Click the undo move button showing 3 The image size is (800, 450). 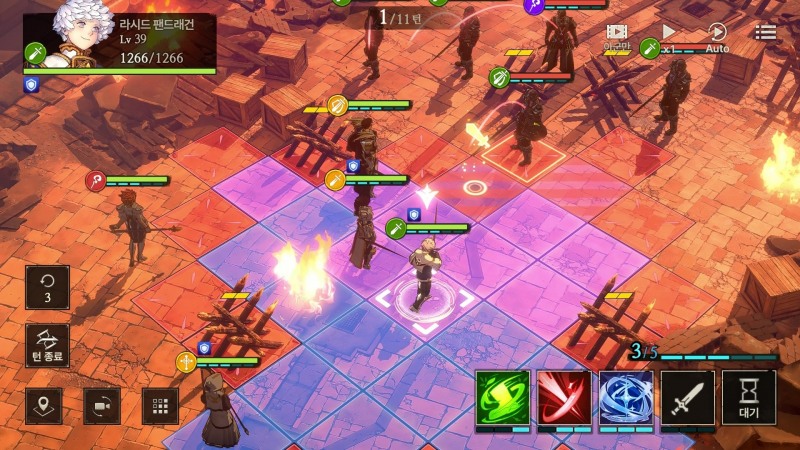[48, 287]
